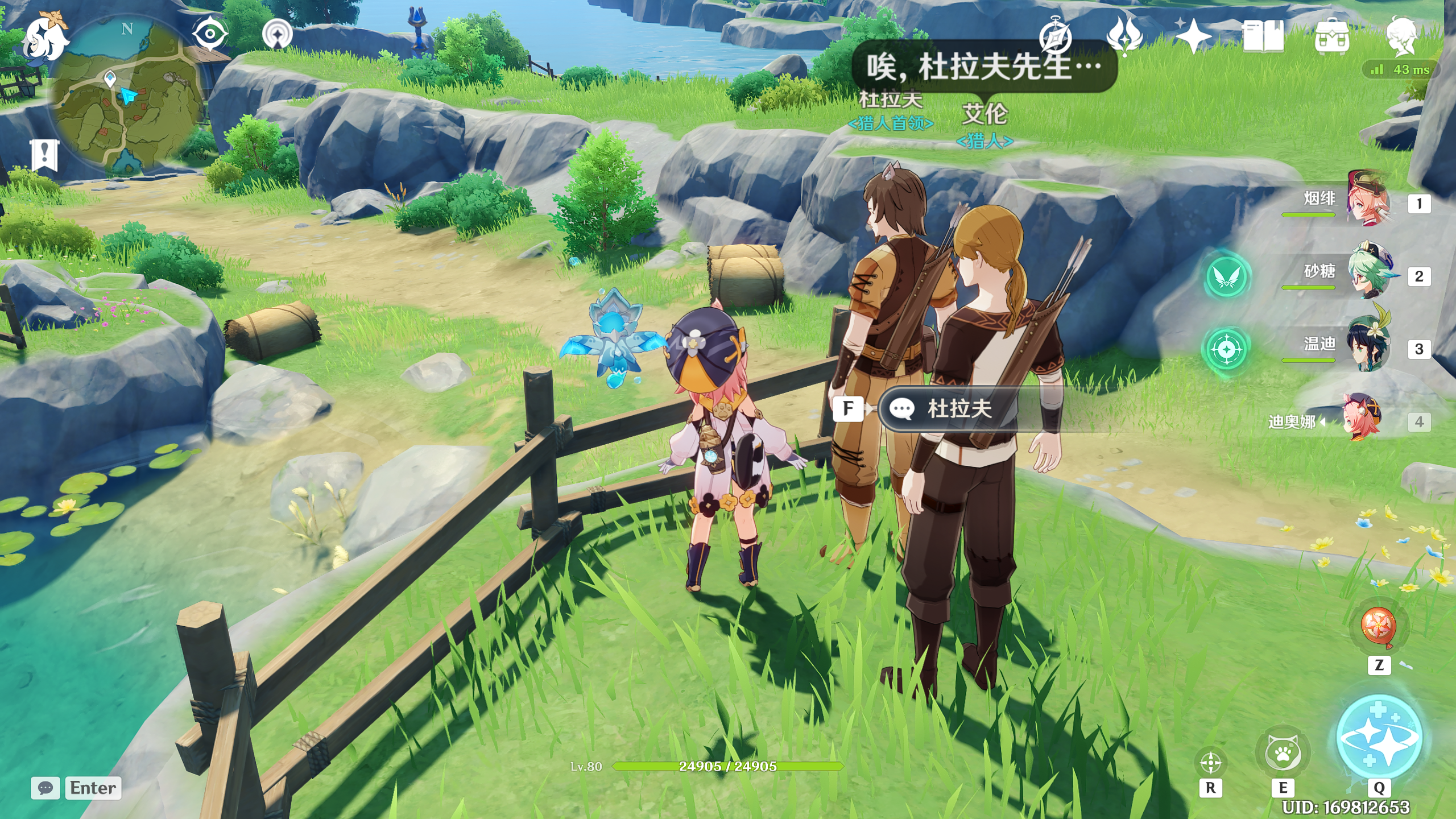Open the Adventurer Handbook book icon
This screenshot has width=1456, height=819.
point(1263,36)
